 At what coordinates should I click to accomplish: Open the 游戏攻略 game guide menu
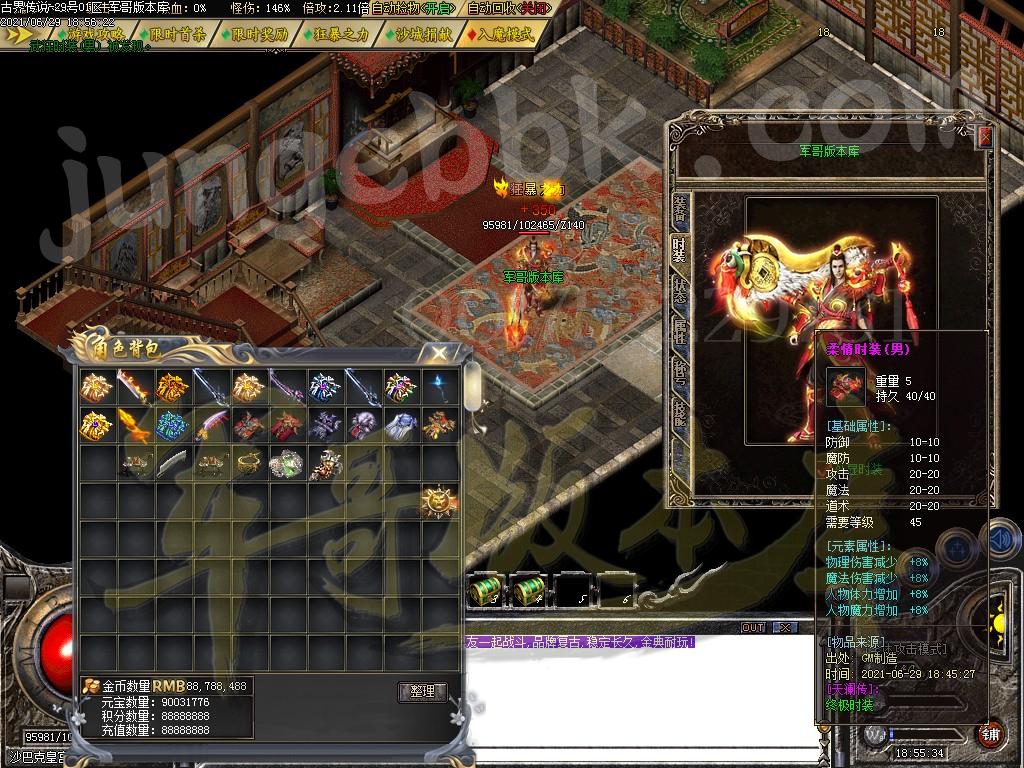pyautogui.click(x=95, y=34)
